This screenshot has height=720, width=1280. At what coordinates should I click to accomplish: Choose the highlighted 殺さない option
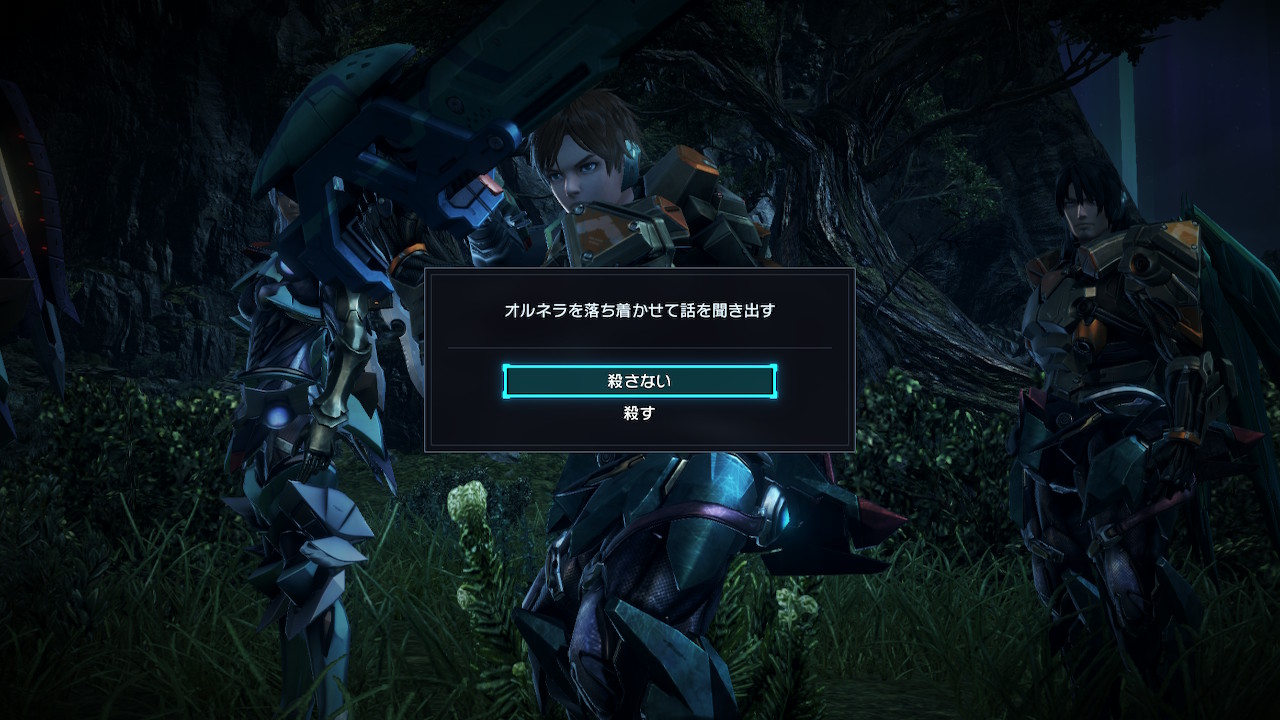(x=639, y=381)
